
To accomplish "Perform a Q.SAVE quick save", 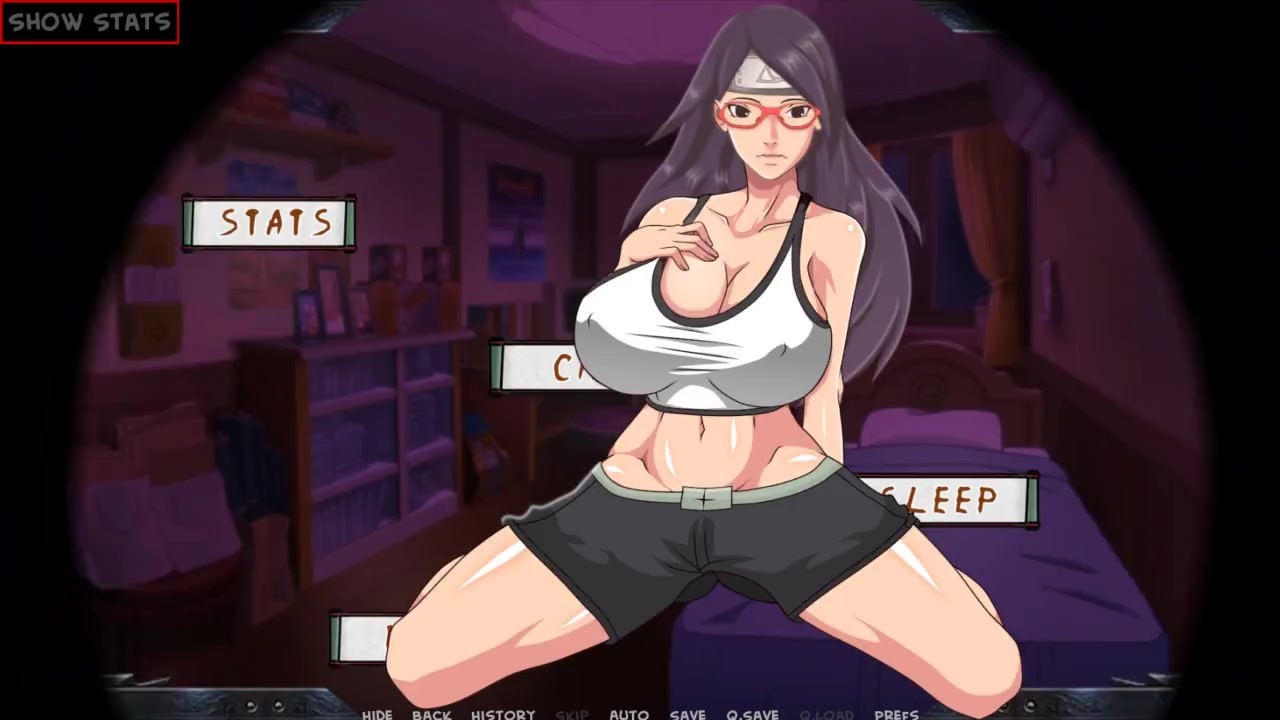I will pos(755,714).
